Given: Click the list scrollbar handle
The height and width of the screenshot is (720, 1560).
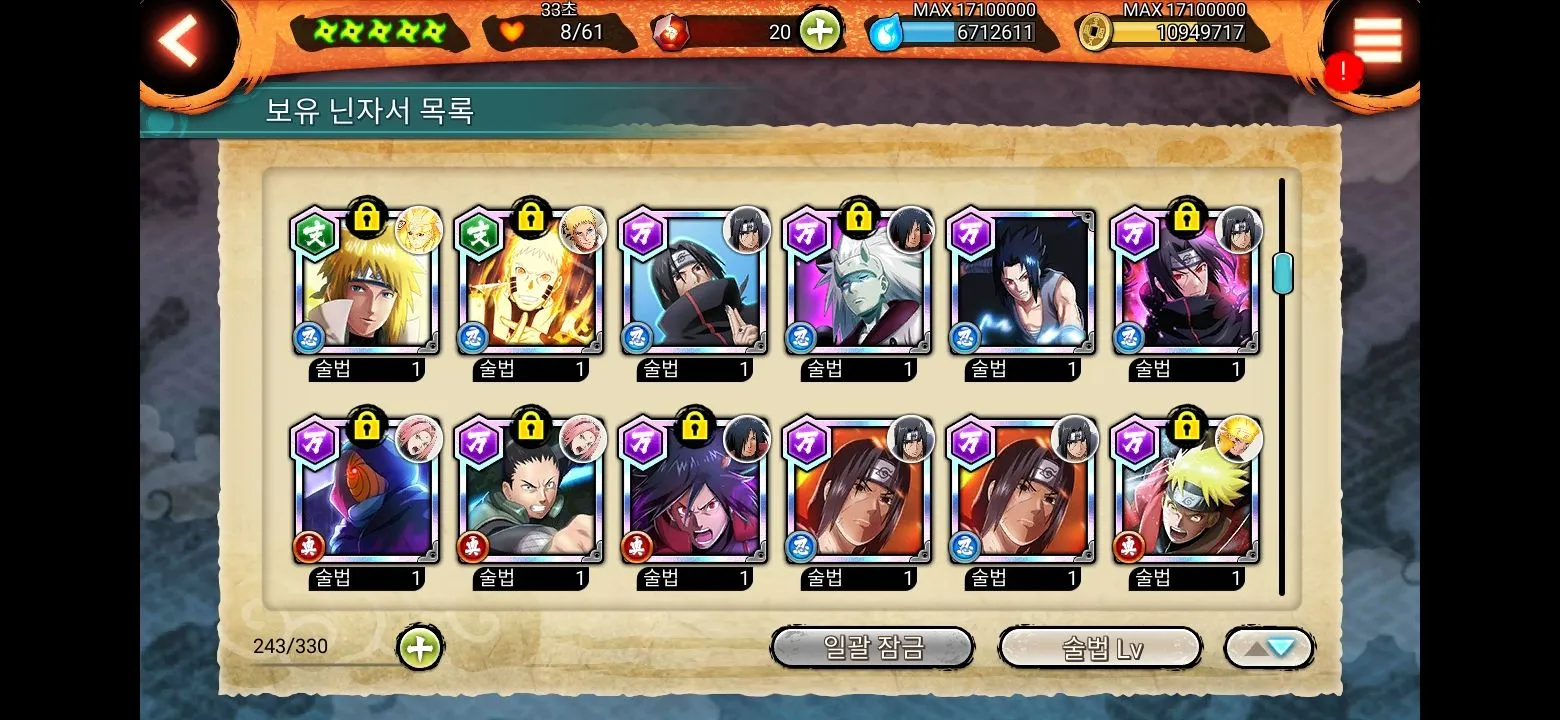Looking at the screenshot, I should click(1282, 273).
